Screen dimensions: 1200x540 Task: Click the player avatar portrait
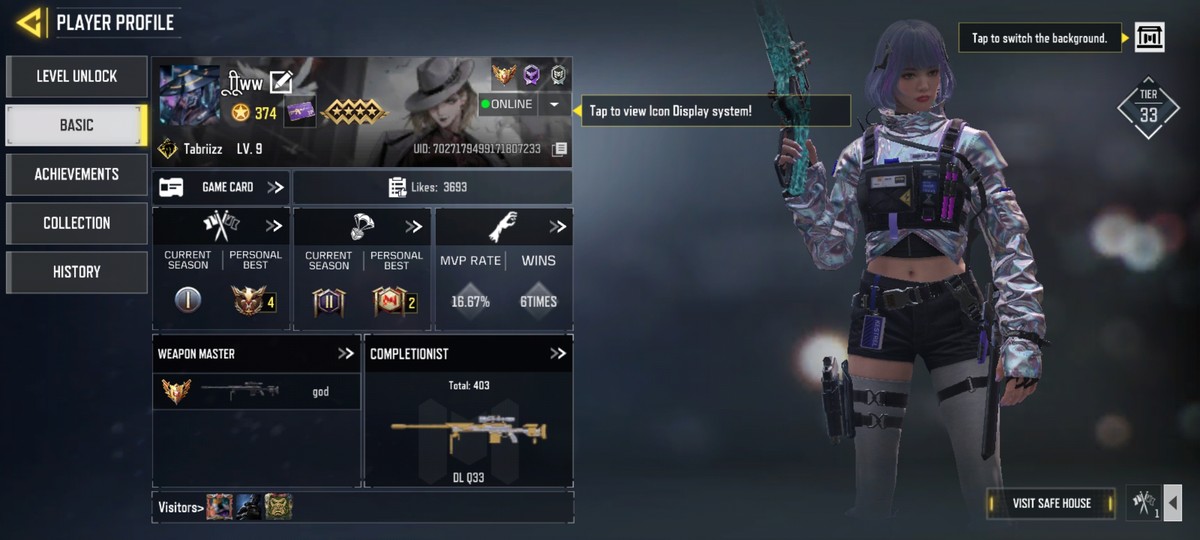pyautogui.click(x=189, y=95)
